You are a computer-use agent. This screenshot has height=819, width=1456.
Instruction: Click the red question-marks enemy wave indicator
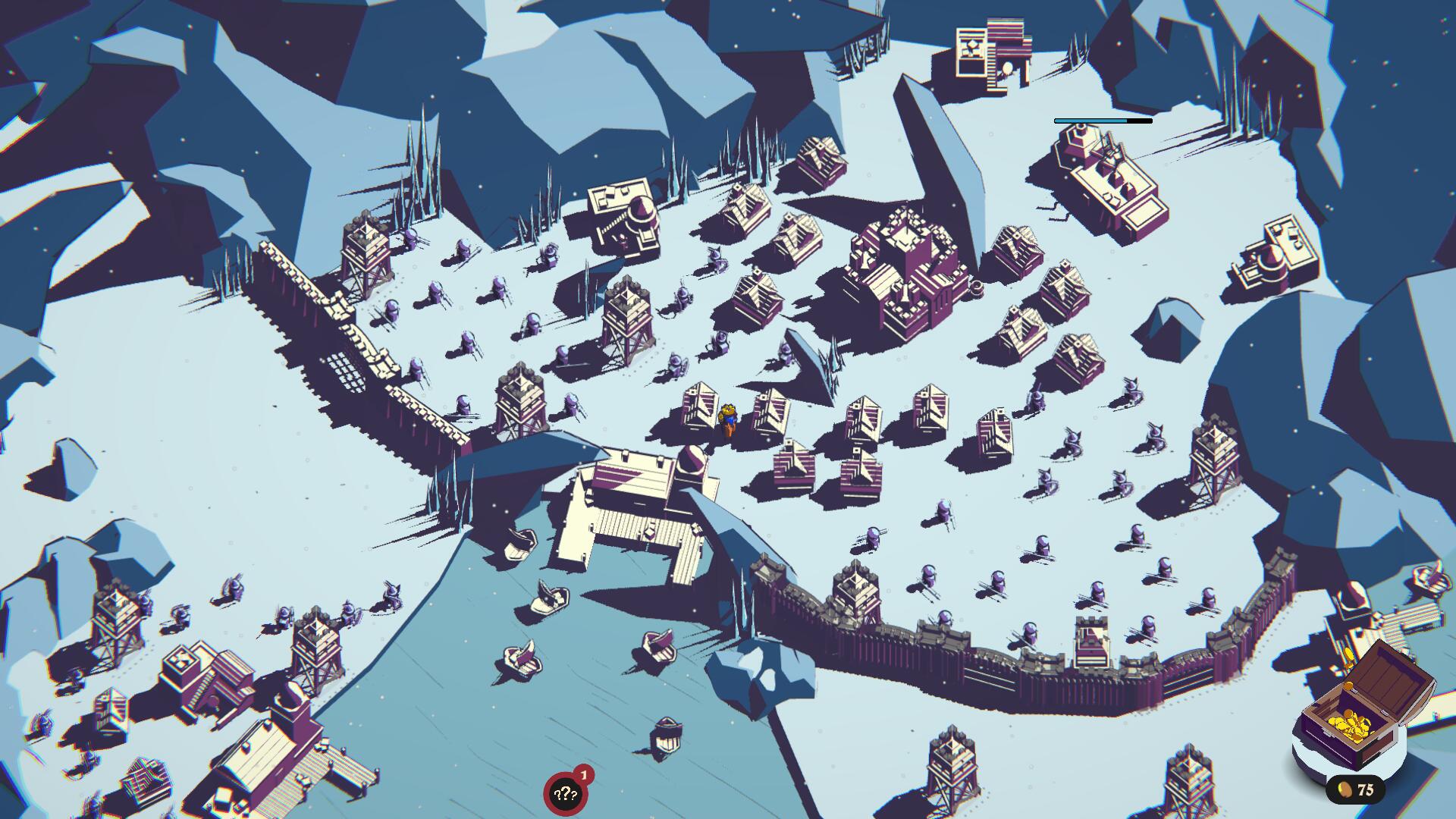566,793
